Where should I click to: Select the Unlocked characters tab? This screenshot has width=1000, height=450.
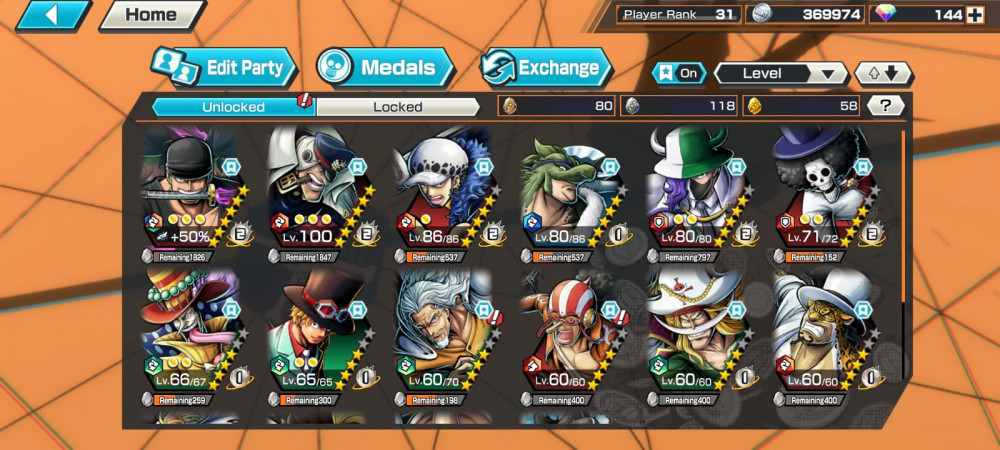[233, 106]
